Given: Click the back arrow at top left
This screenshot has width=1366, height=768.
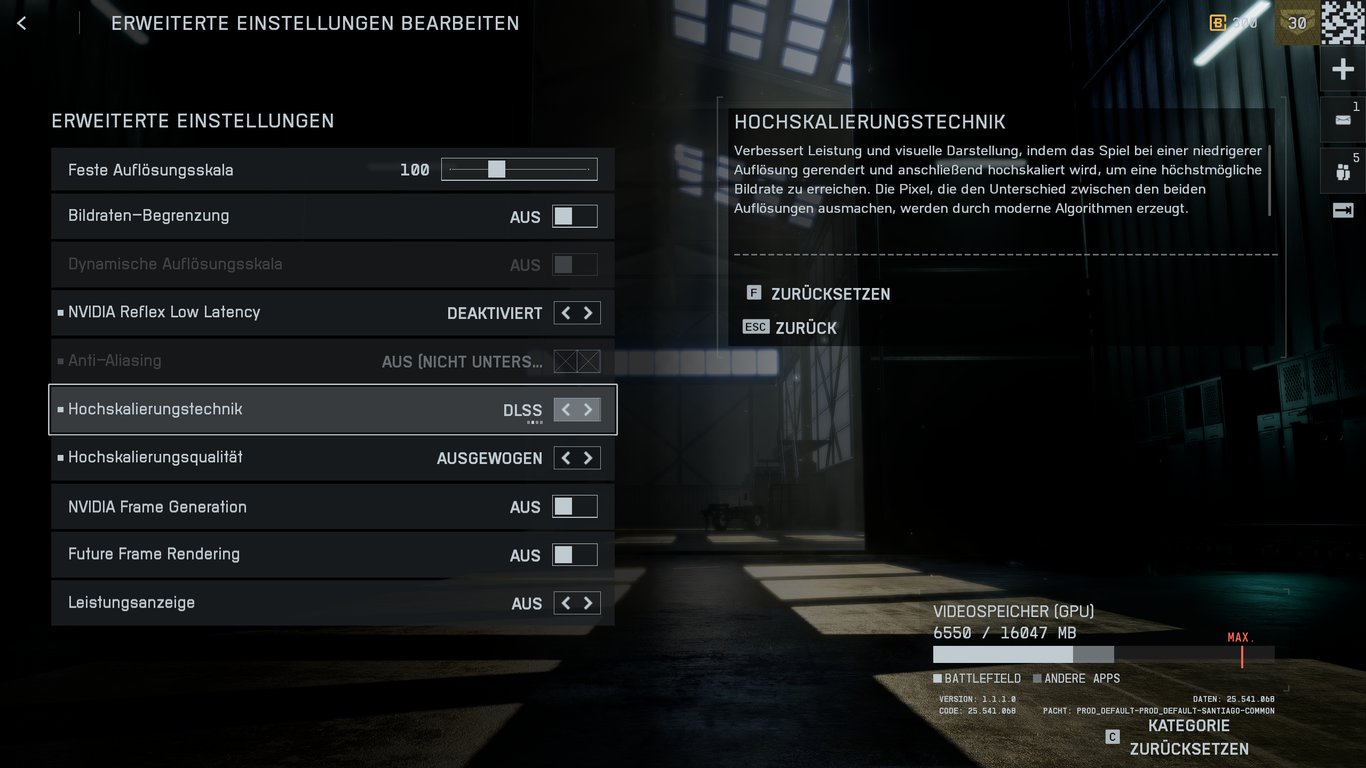Looking at the screenshot, I should point(21,22).
